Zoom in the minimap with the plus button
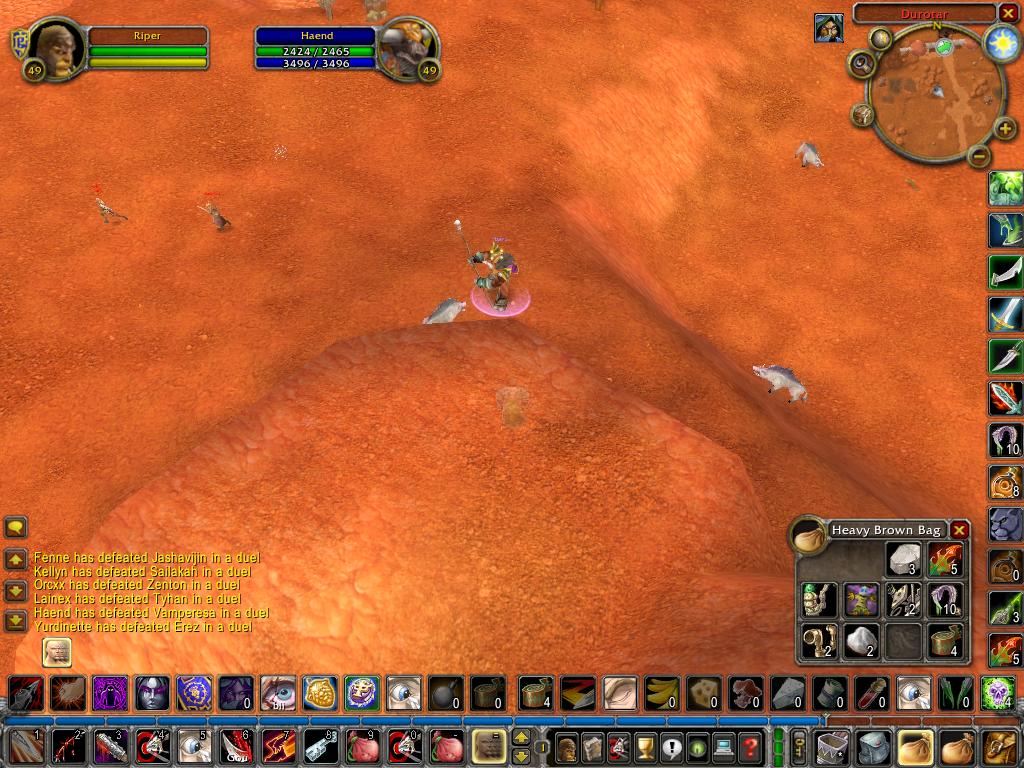Screen dimensions: 1024x768 click(x=1006, y=129)
